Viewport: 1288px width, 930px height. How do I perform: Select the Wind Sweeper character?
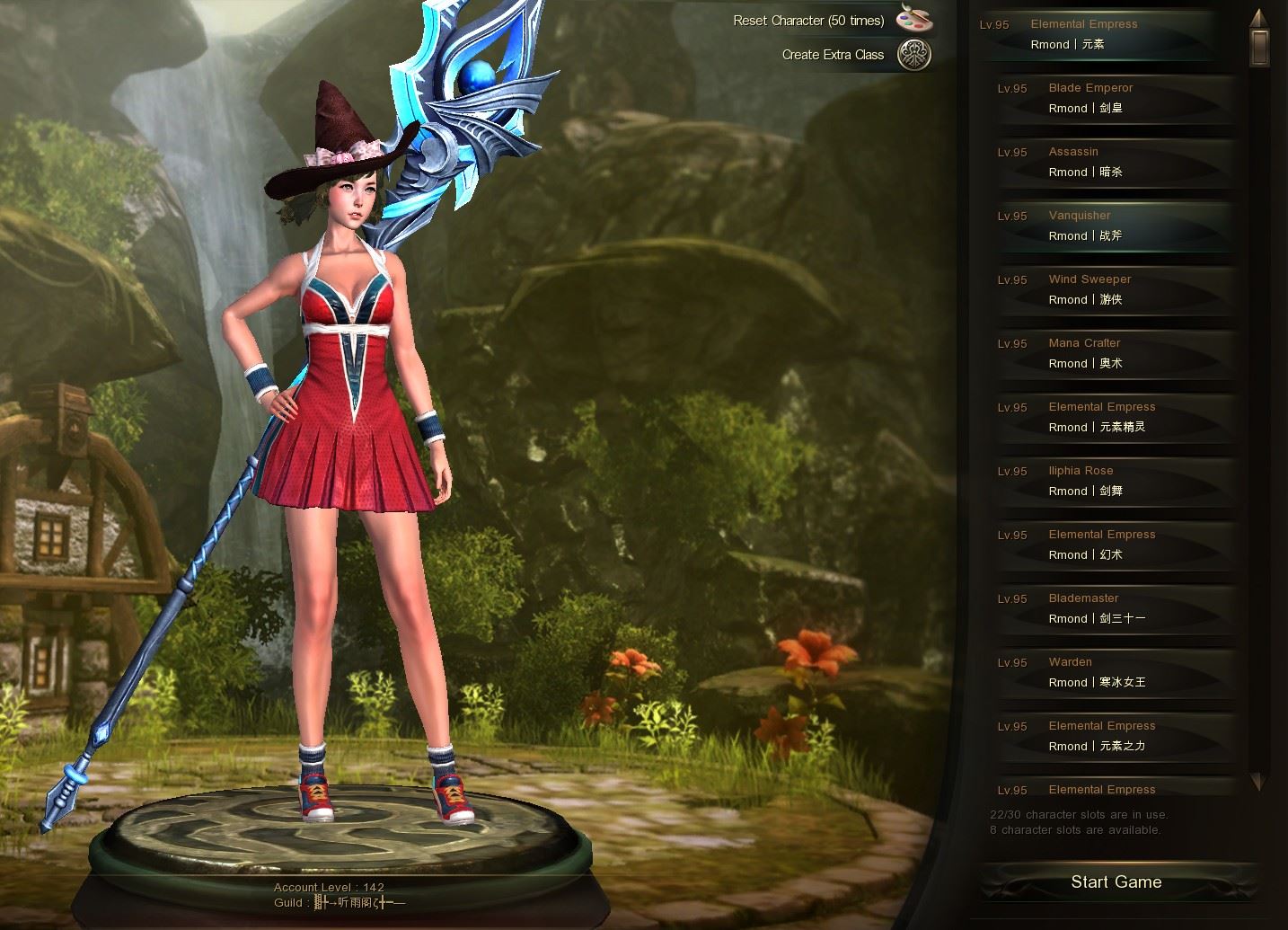[1114, 289]
